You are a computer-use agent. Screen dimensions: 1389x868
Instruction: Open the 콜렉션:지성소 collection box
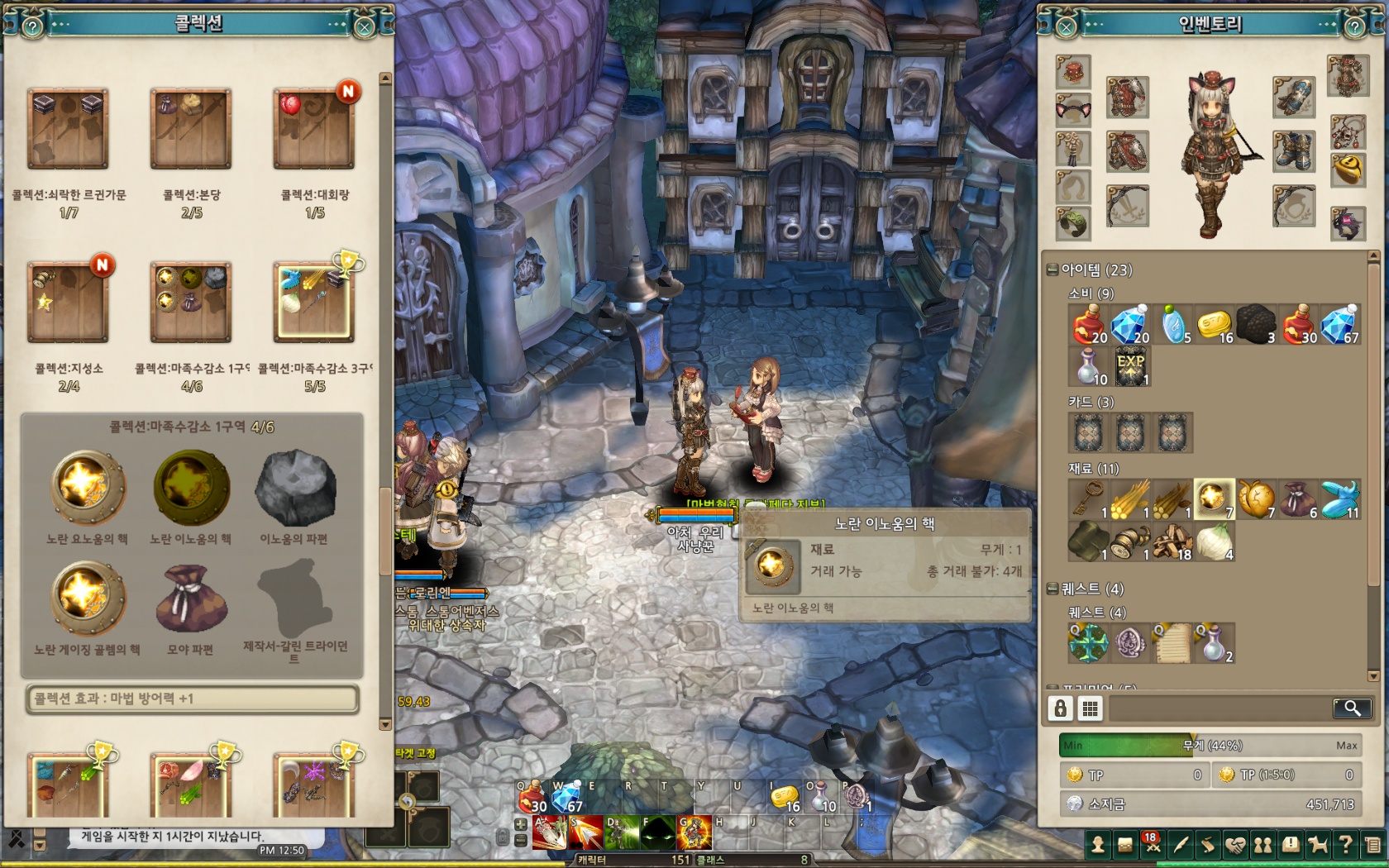tap(68, 303)
